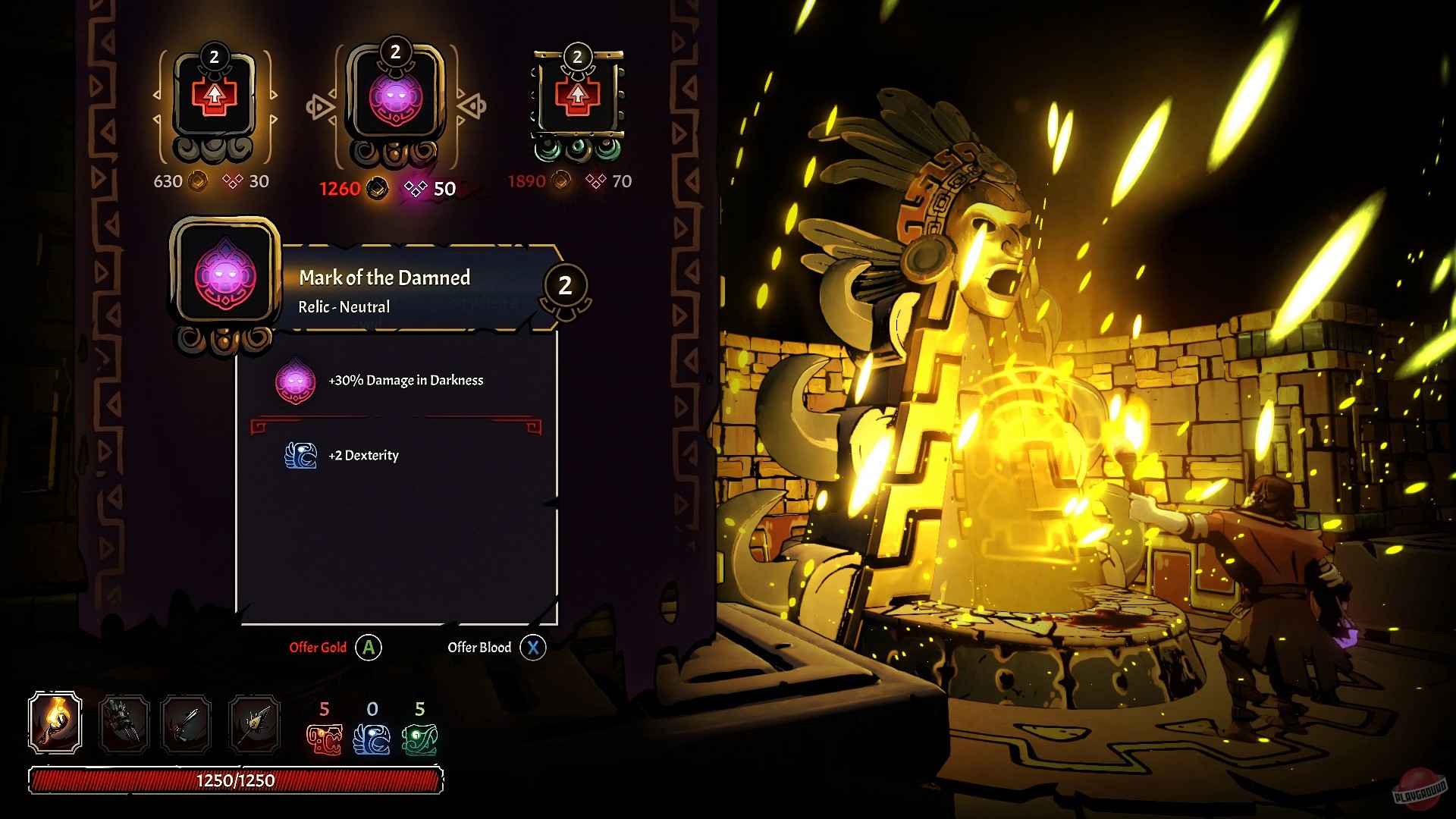This screenshot has width=1456, height=819.
Task: Select the Mark of the Damned relic offering
Action: tap(395, 99)
